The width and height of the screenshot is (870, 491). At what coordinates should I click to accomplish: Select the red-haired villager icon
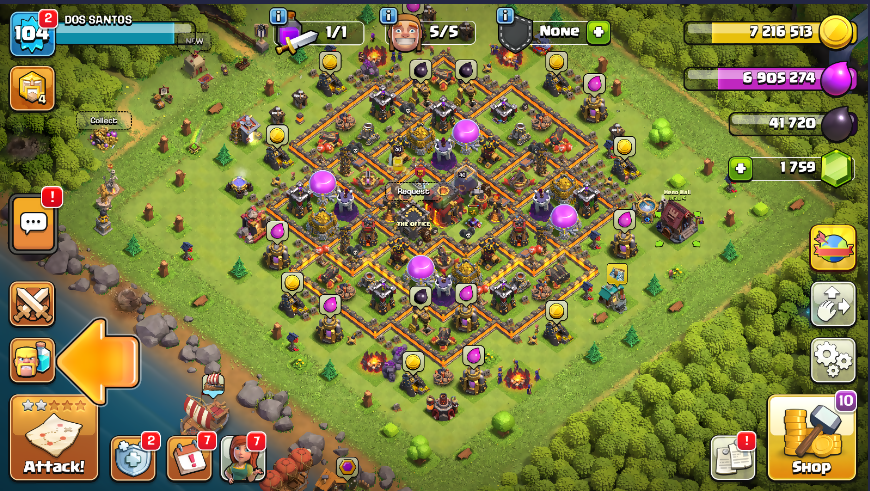[243, 458]
